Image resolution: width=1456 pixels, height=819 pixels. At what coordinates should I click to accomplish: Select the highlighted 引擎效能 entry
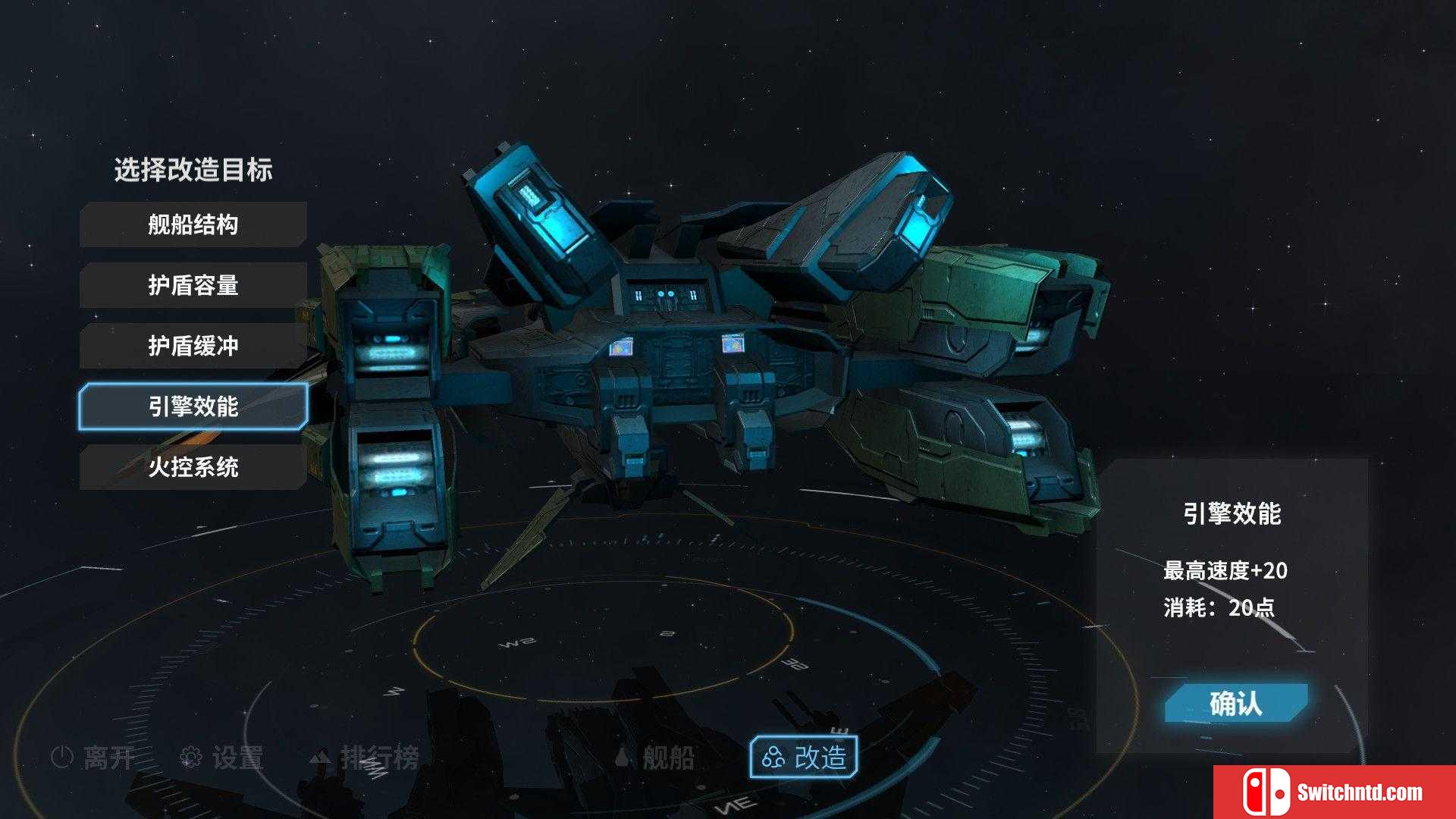pos(193,406)
